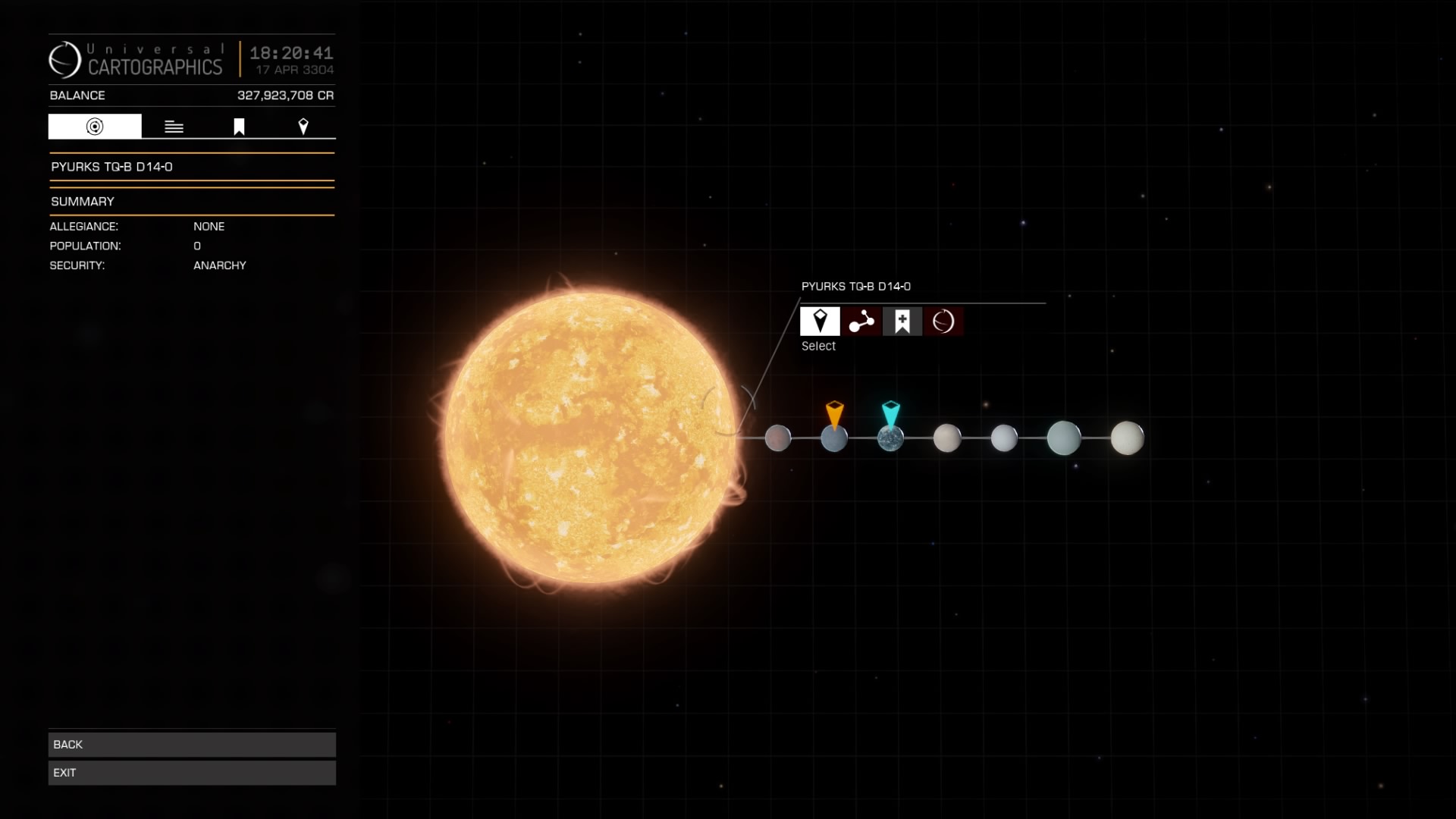
Task: Click the credit balance display
Action: (285, 96)
